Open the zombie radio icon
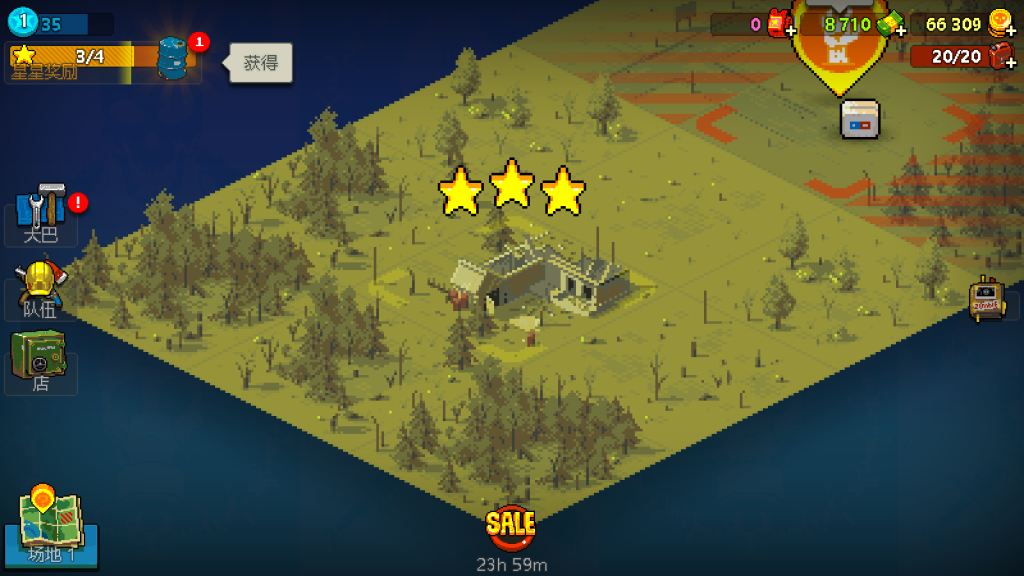 click(x=986, y=298)
